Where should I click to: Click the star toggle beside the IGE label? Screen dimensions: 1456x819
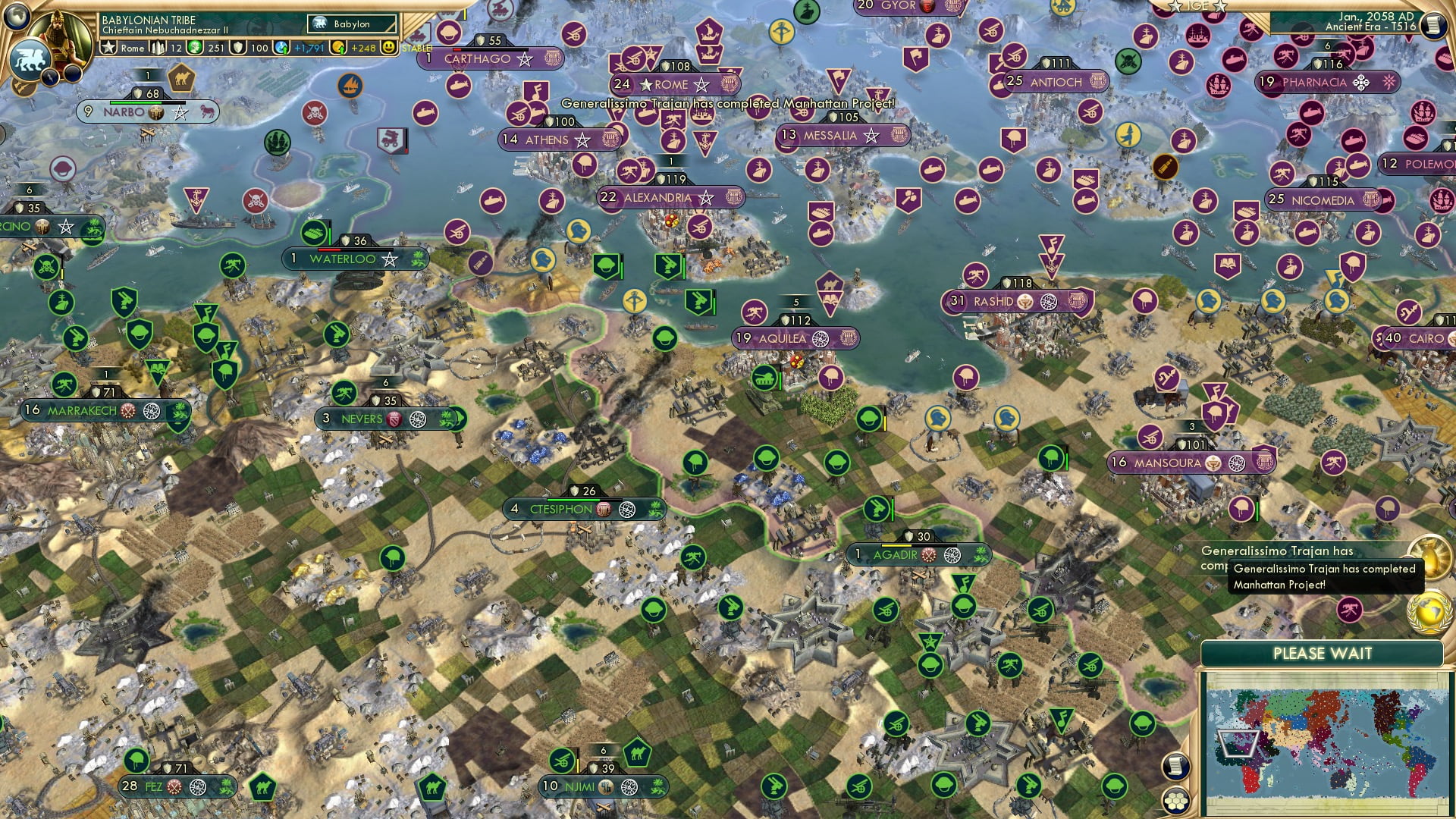[x=1221, y=7]
